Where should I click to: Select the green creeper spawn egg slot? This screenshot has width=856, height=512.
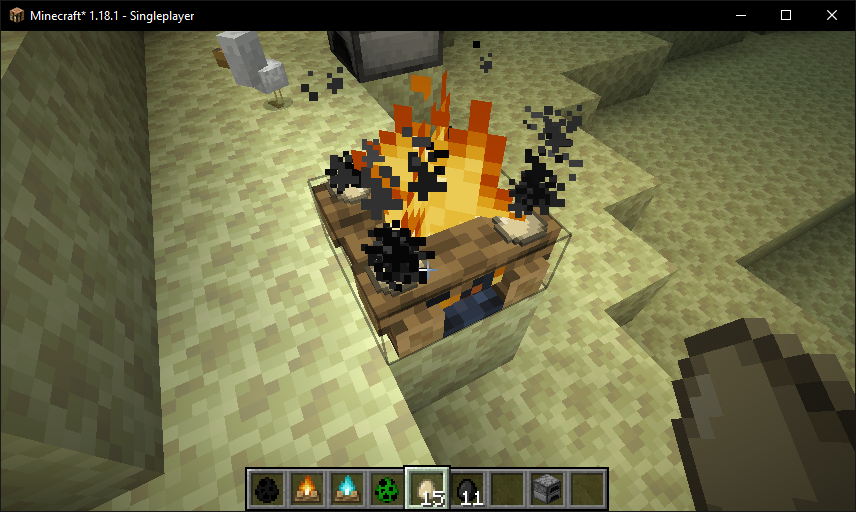(387, 488)
